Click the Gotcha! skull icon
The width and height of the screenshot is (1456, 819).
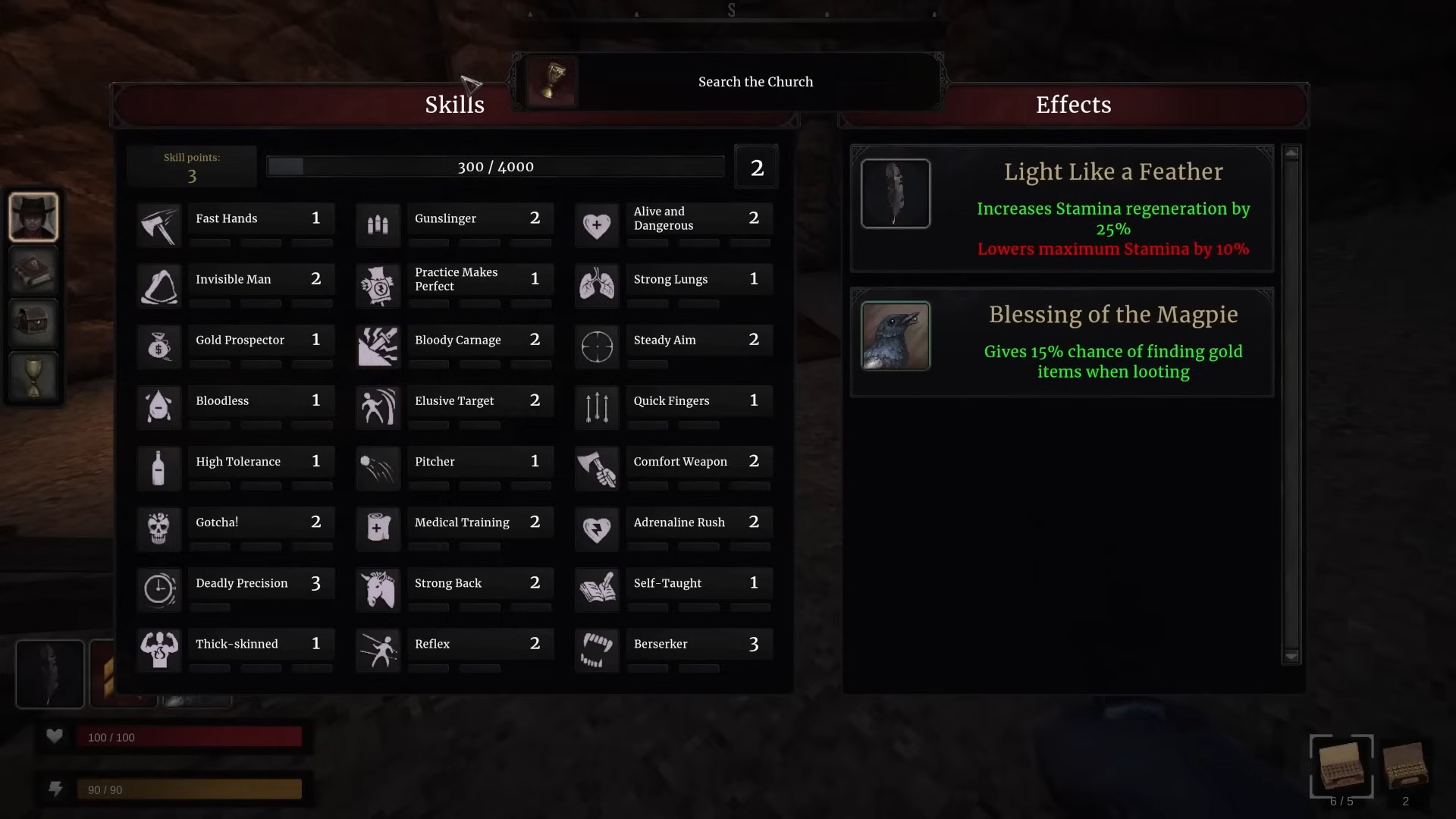pyautogui.click(x=158, y=529)
